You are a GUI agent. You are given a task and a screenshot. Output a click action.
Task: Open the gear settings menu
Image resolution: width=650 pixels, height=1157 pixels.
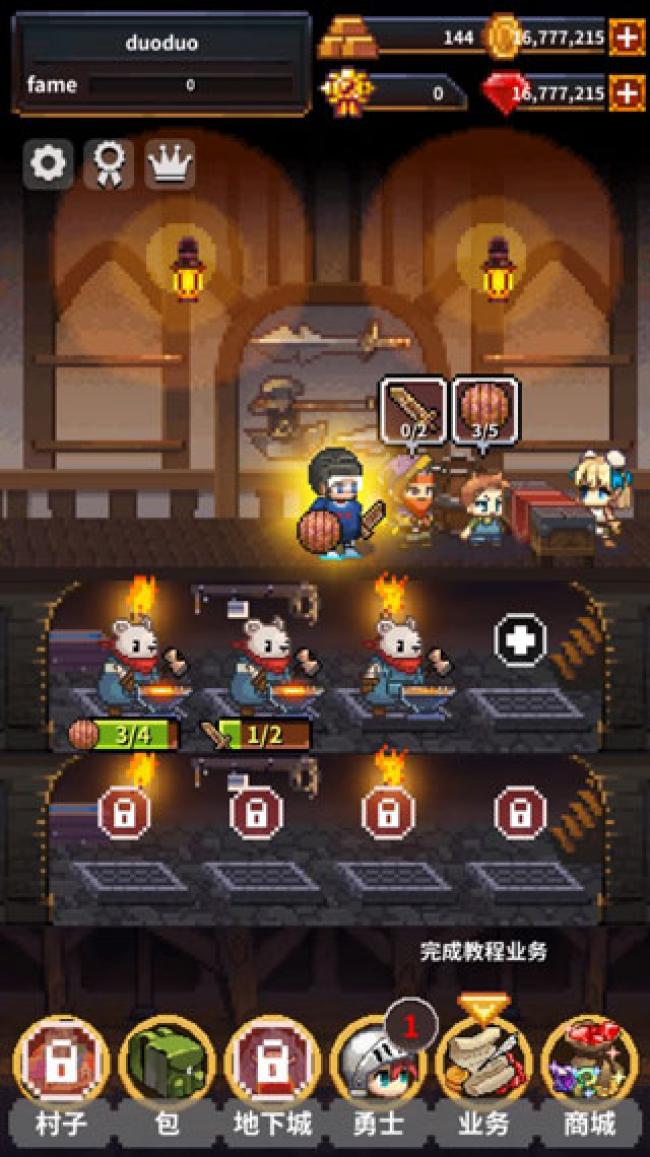coord(48,164)
